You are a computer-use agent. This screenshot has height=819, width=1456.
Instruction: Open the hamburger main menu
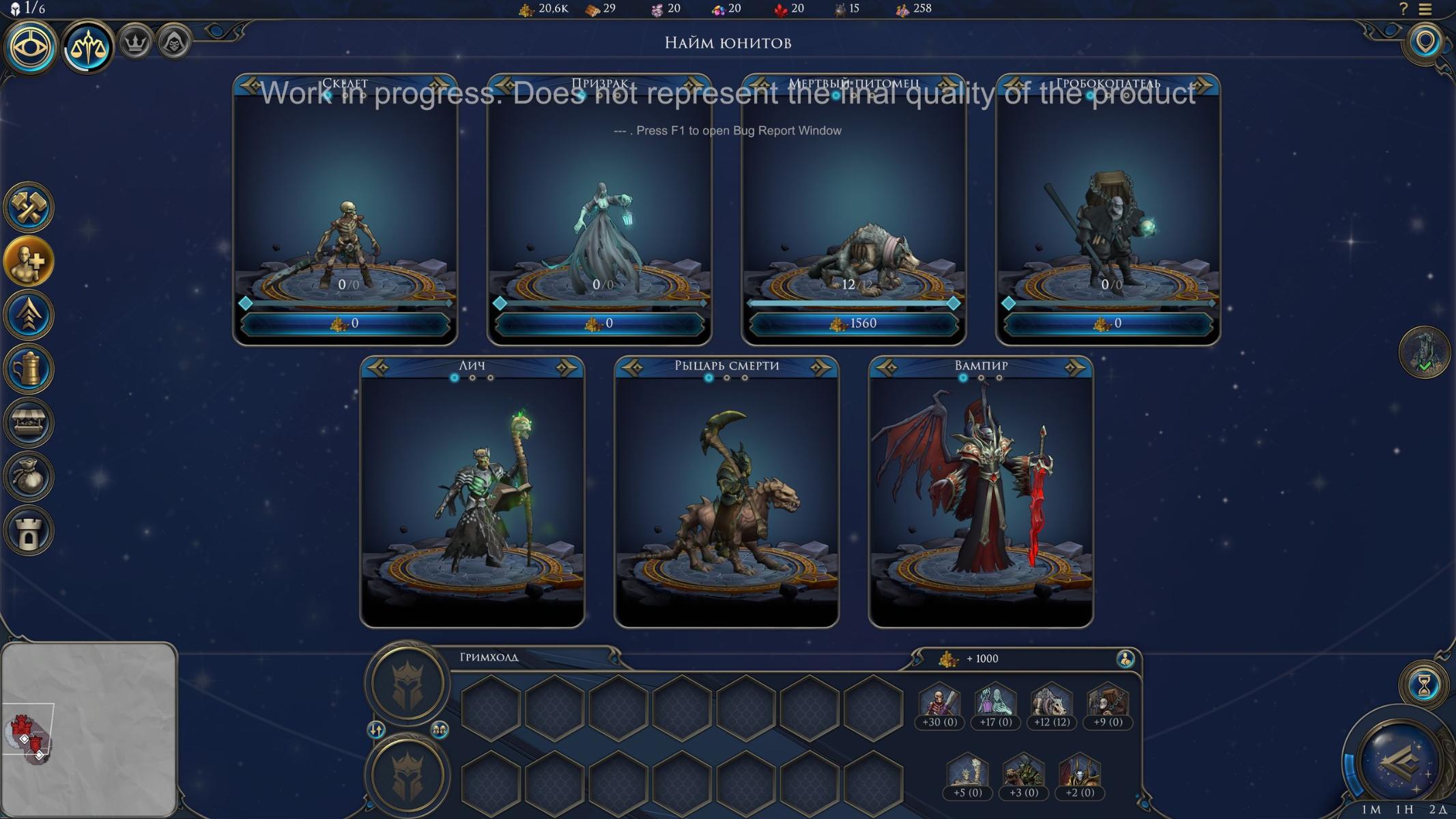click(x=1425, y=10)
